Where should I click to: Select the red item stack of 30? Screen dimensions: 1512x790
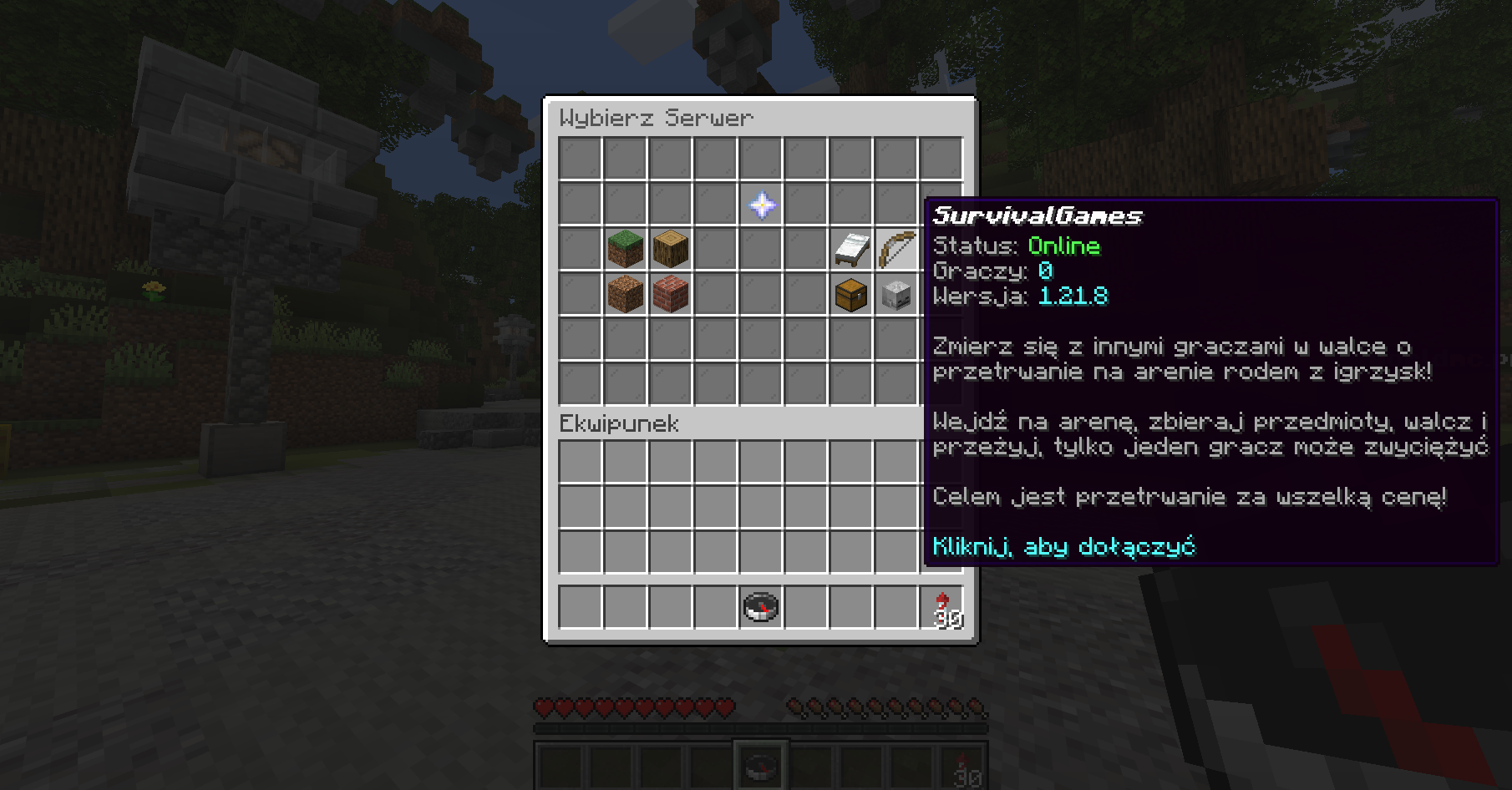tap(942, 607)
